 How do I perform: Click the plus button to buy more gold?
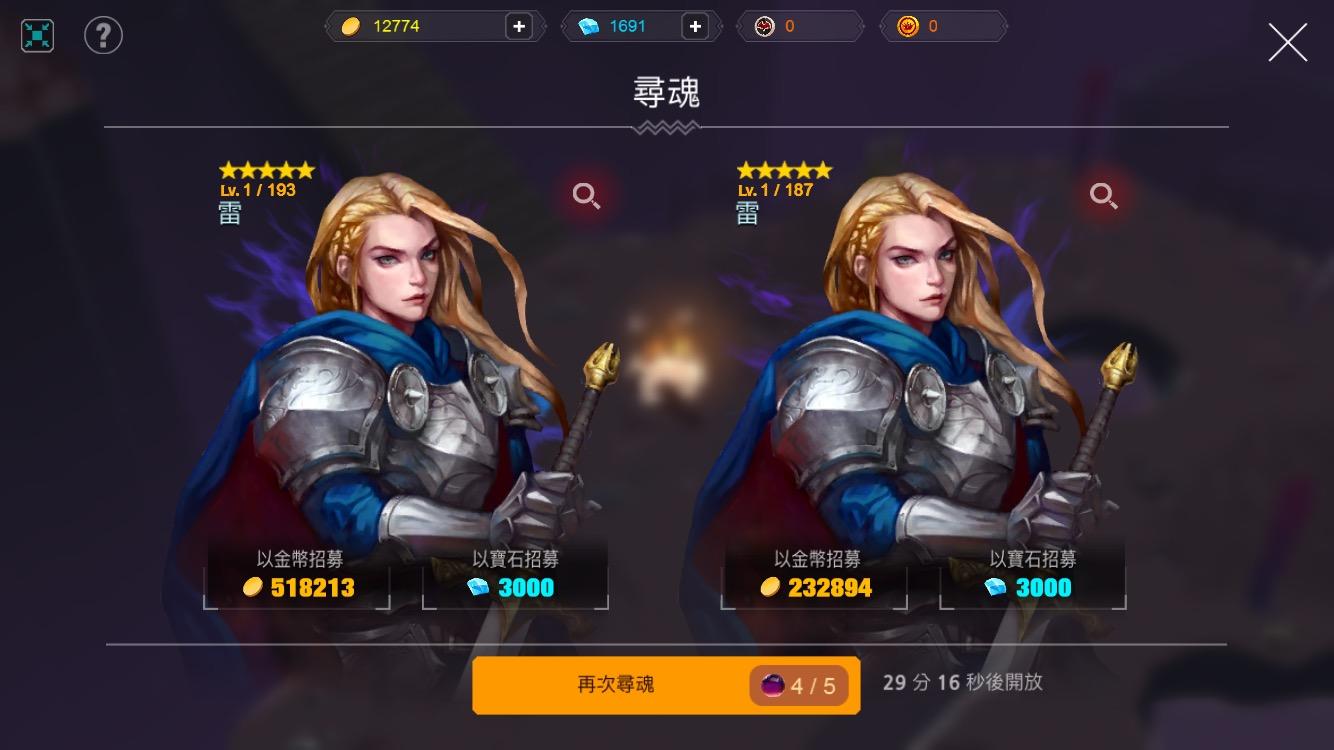tap(519, 26)
